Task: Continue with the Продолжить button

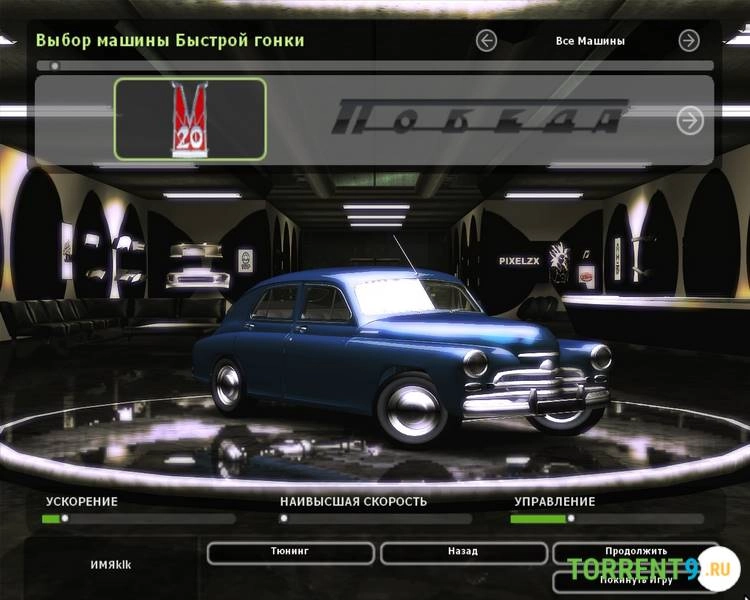Action: click(x=634, y=551)
